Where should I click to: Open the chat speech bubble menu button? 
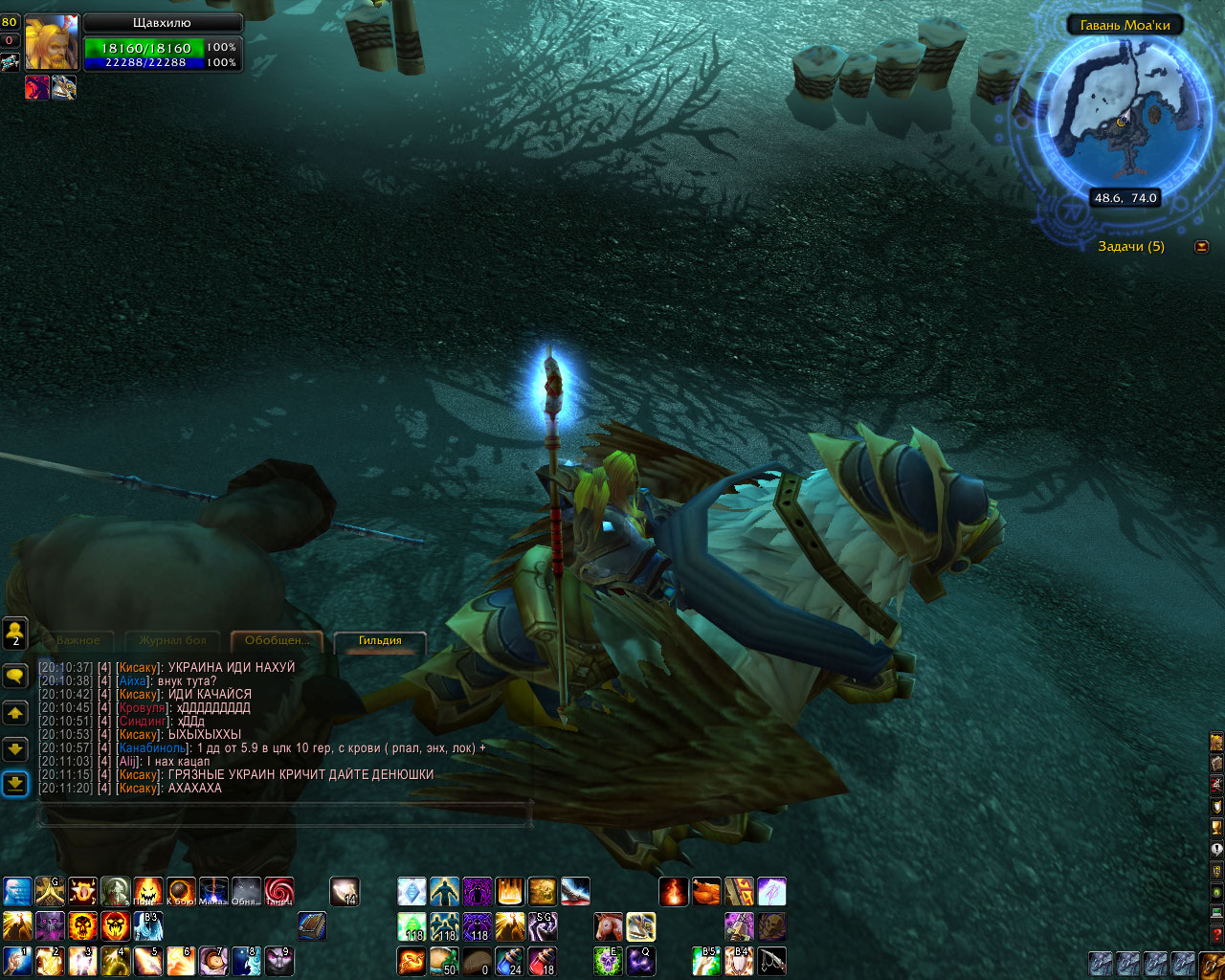point(15,677)
